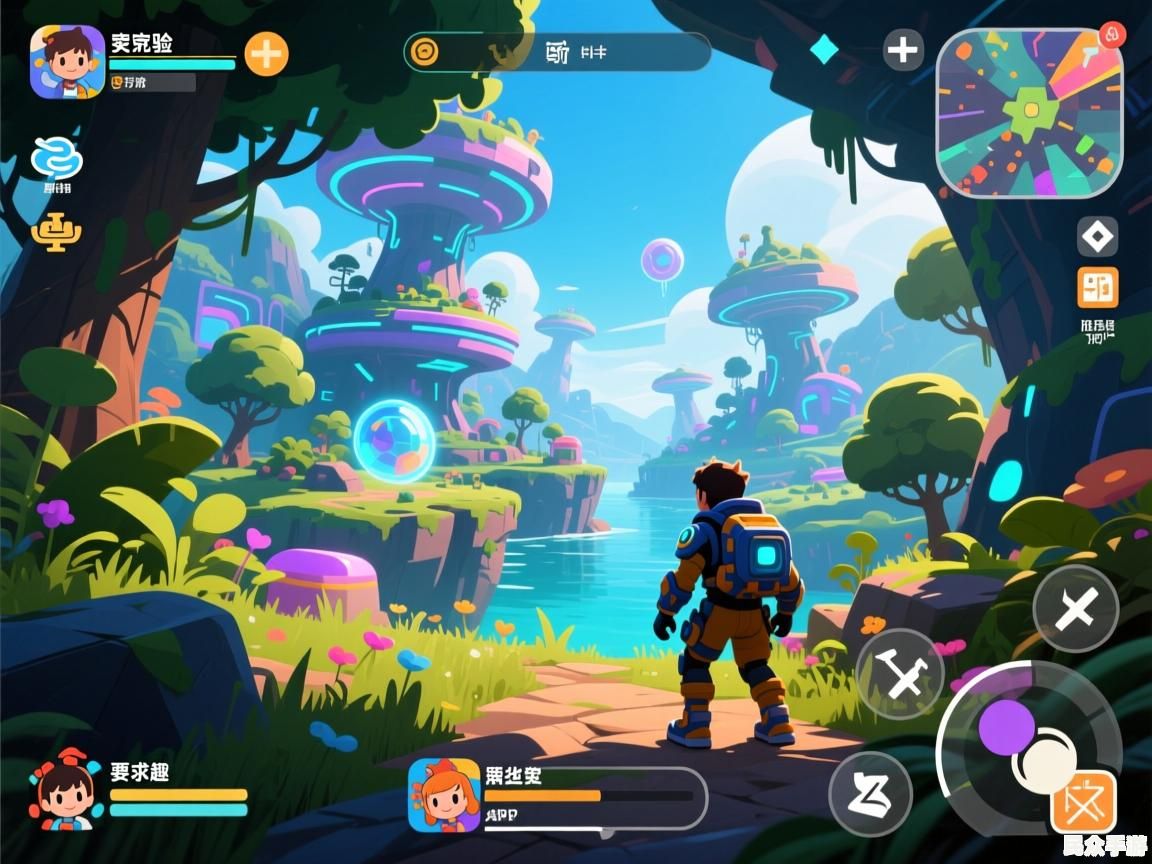Image resolution: width=1152 pixels, height=864 pixels.
Task: Open the orange square panel icon
Action: click(1097, 288)
